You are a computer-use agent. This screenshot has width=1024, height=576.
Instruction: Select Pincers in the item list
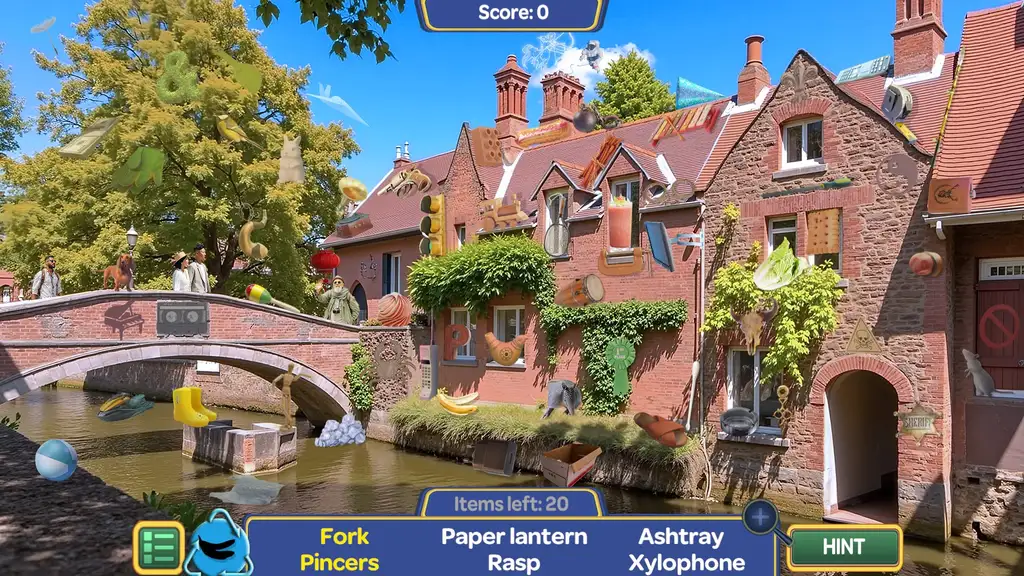(x=339, y=562)
